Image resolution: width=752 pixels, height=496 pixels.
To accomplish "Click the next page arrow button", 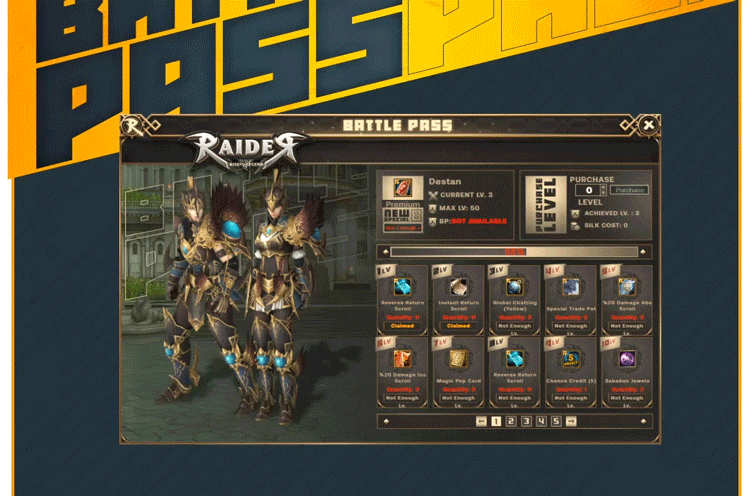I will (572, 421).
